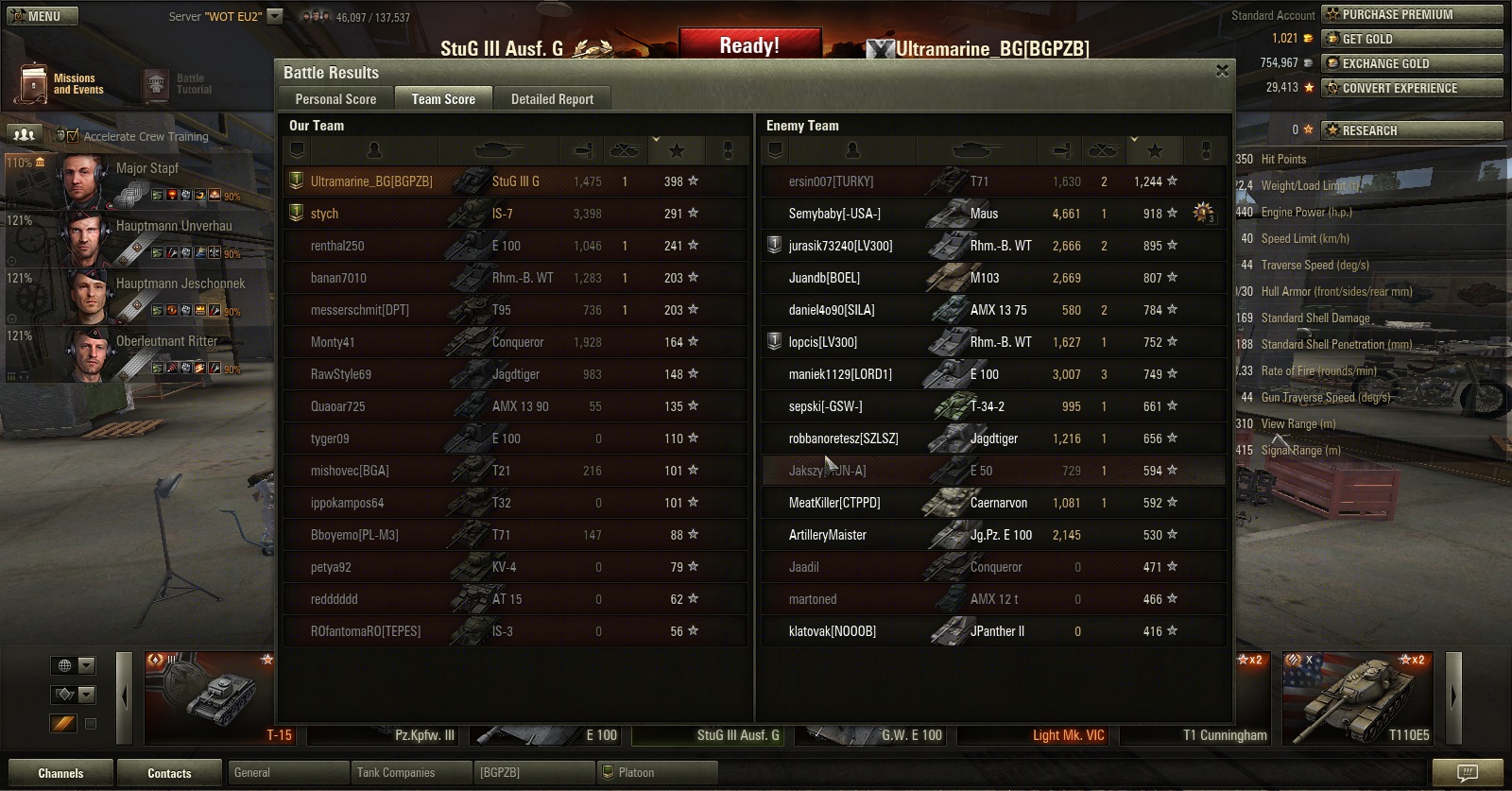The image size is (1512, 791).
Task: Click Purchase Premium
Action: [1411, 14]
